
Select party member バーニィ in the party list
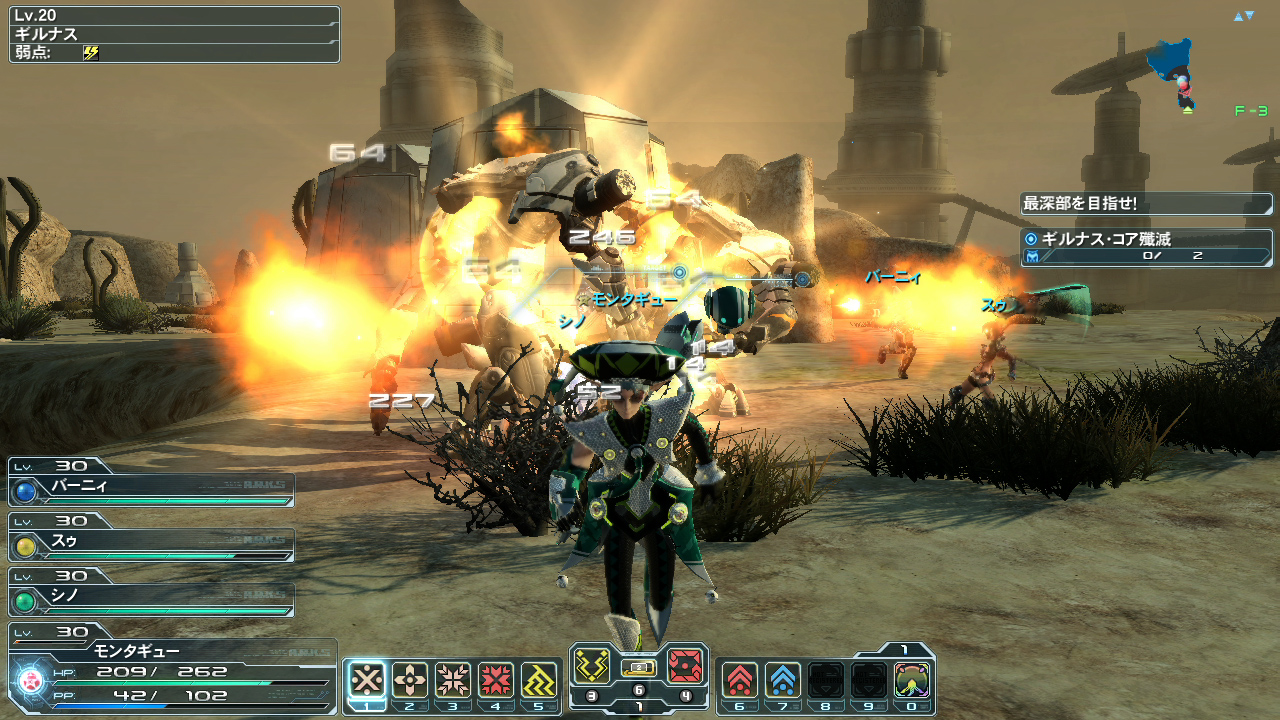152,489
